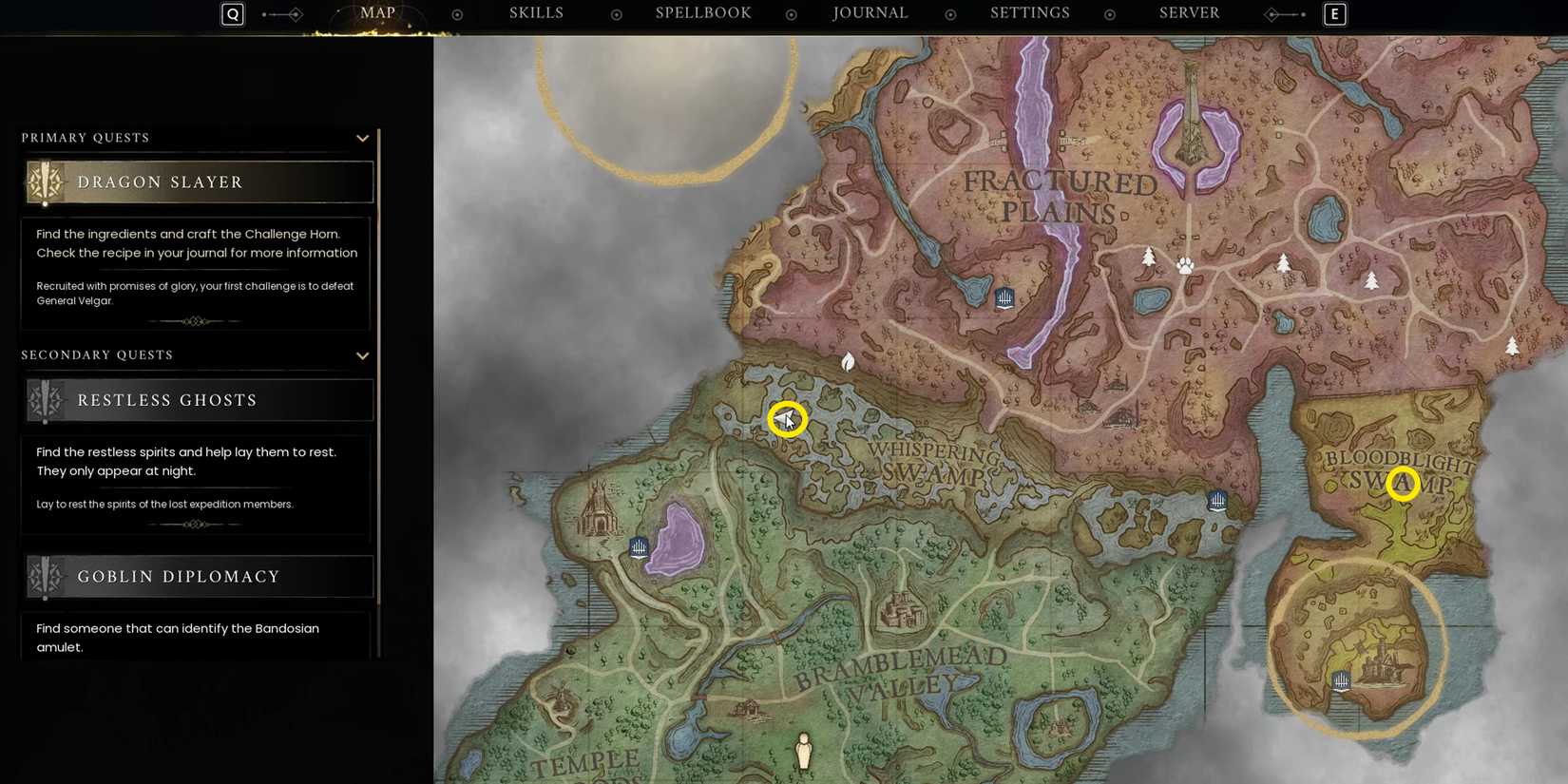Select the blue waystone icon in Fractured Plains
Viewport: 1568px width, 784px height.
(1004, 297)
